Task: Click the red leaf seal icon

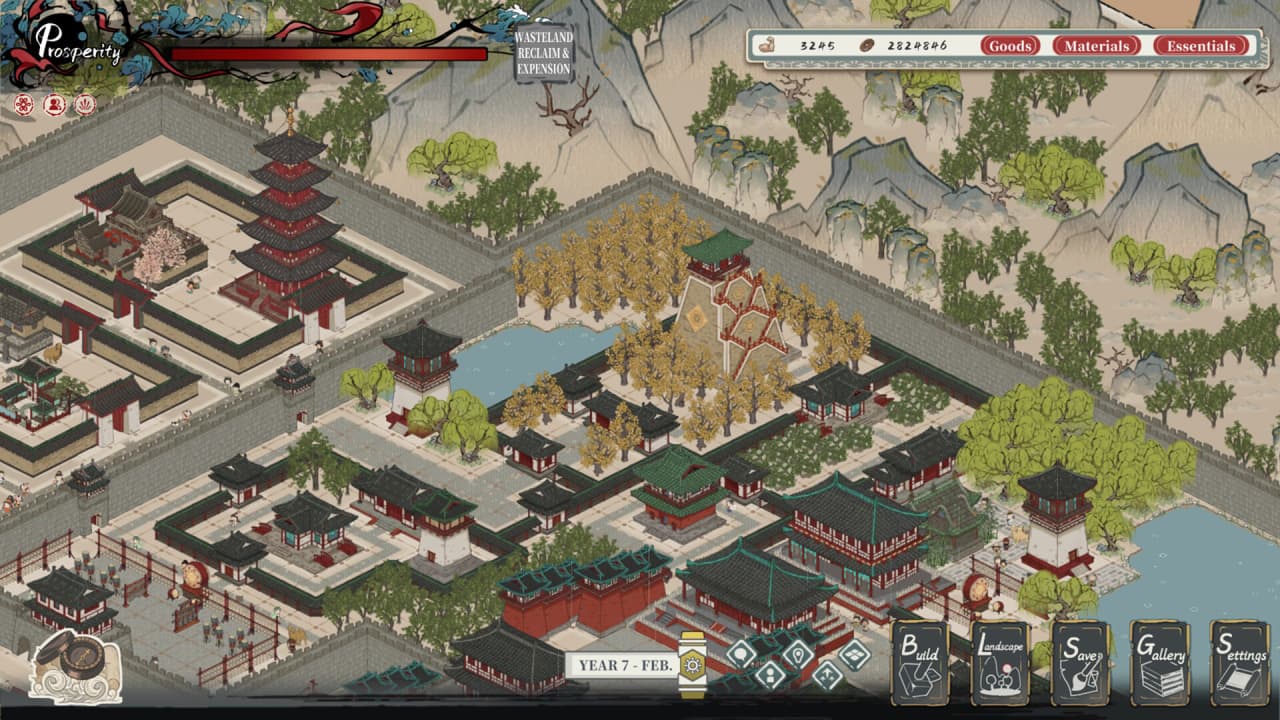Action: coord(86,104)
